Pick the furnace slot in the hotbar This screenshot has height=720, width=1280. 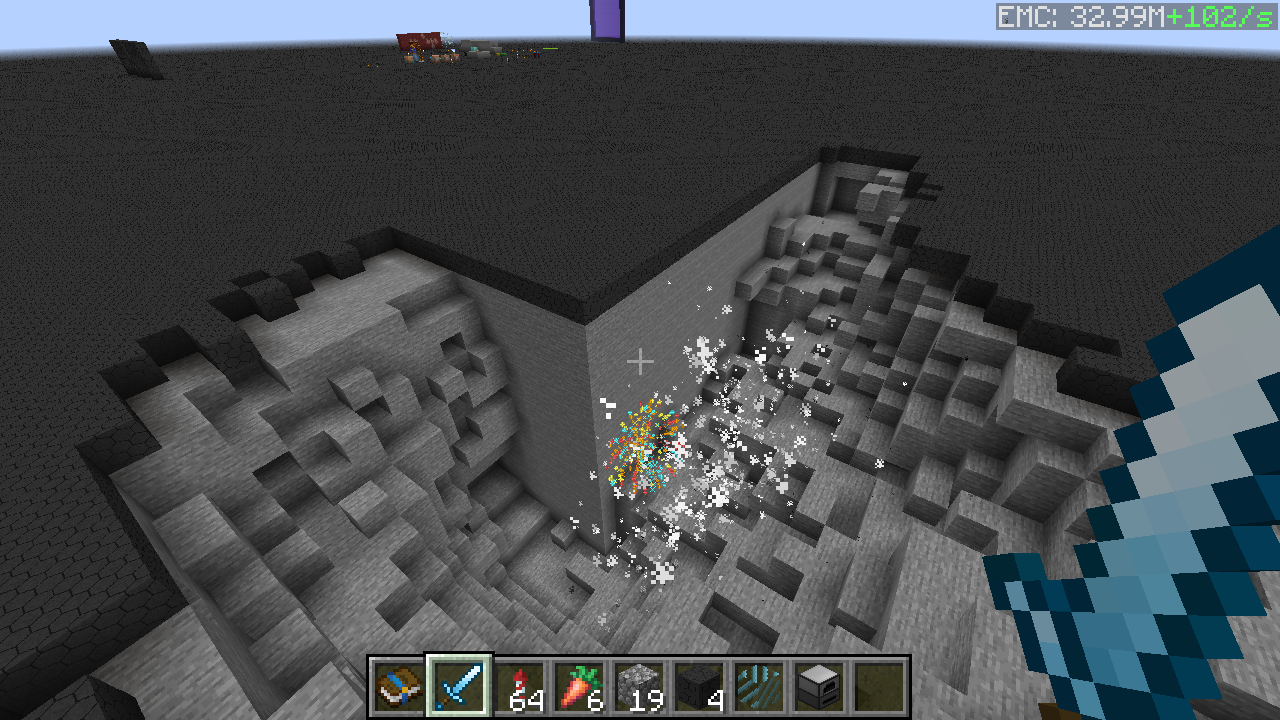pos(819,686)
